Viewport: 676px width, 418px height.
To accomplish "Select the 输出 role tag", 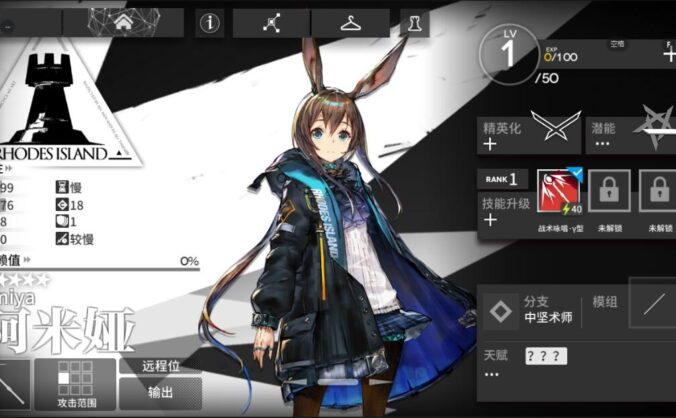I will pyautogui.click(x=160, y=392).
